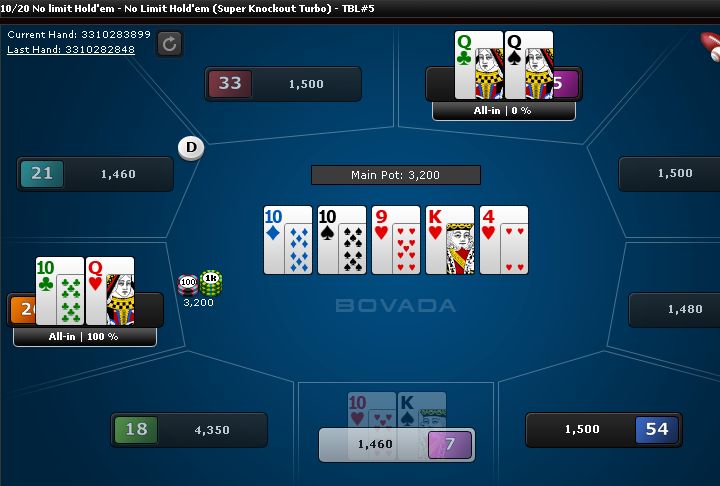Open the Last Hand history link
This screenshot has width=720, height=486.
coord(70,48)
